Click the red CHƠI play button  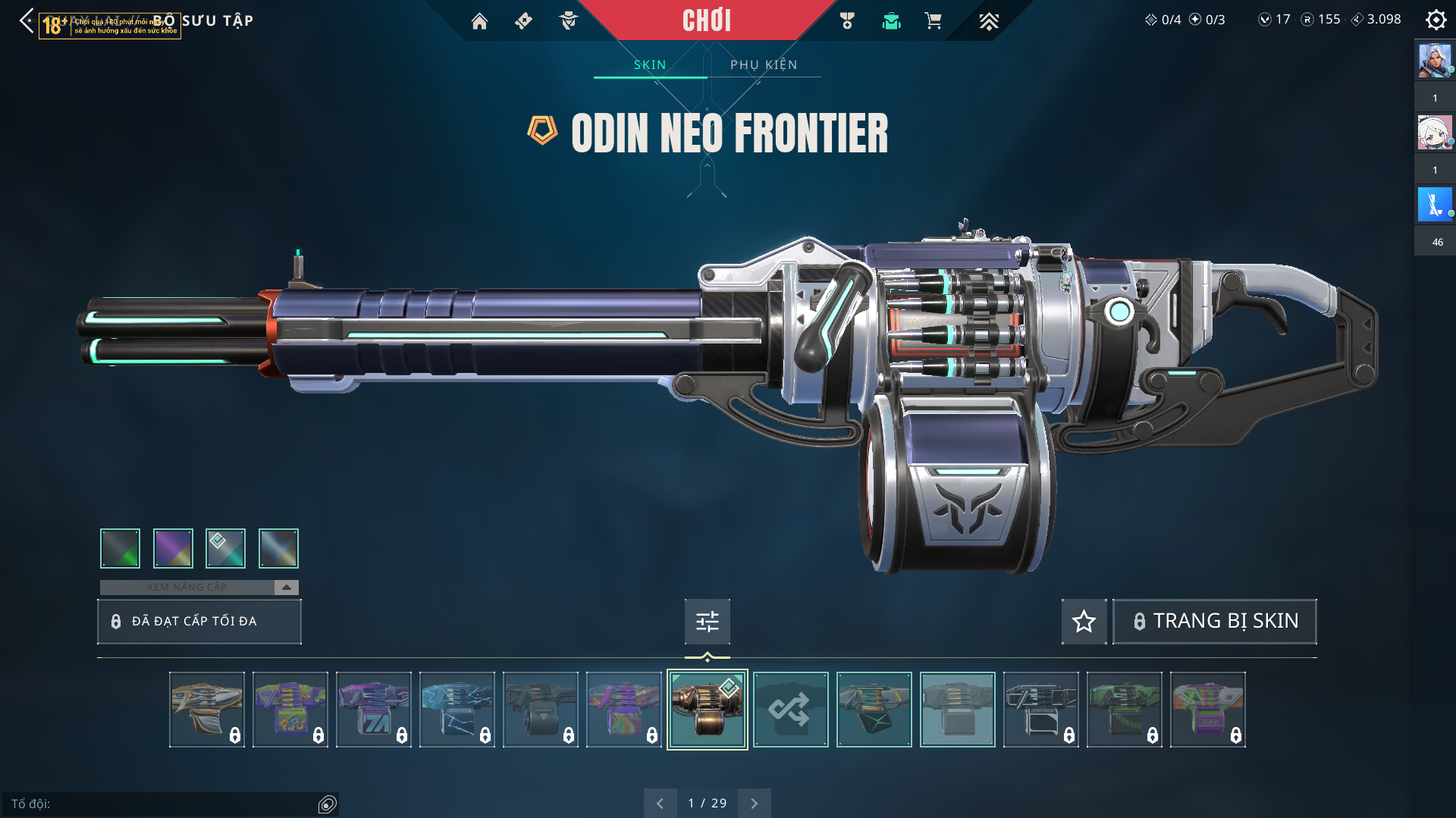click(x=707, y=20)
